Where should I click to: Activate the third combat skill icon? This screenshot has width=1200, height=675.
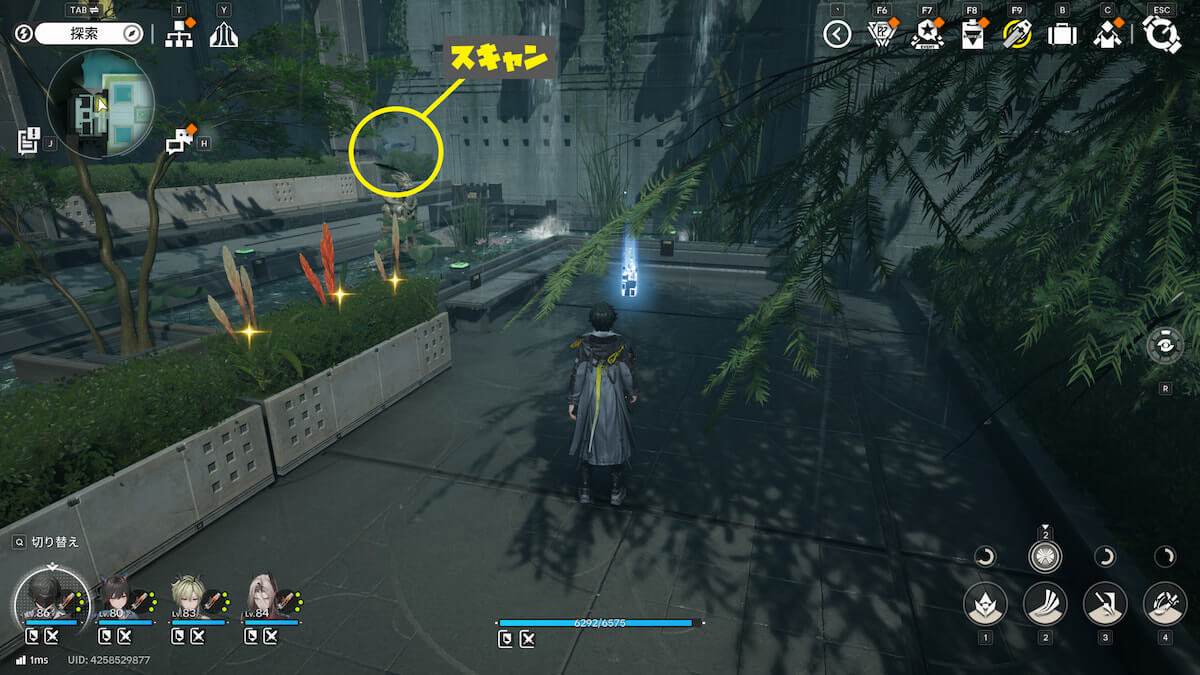[1105, 603]
